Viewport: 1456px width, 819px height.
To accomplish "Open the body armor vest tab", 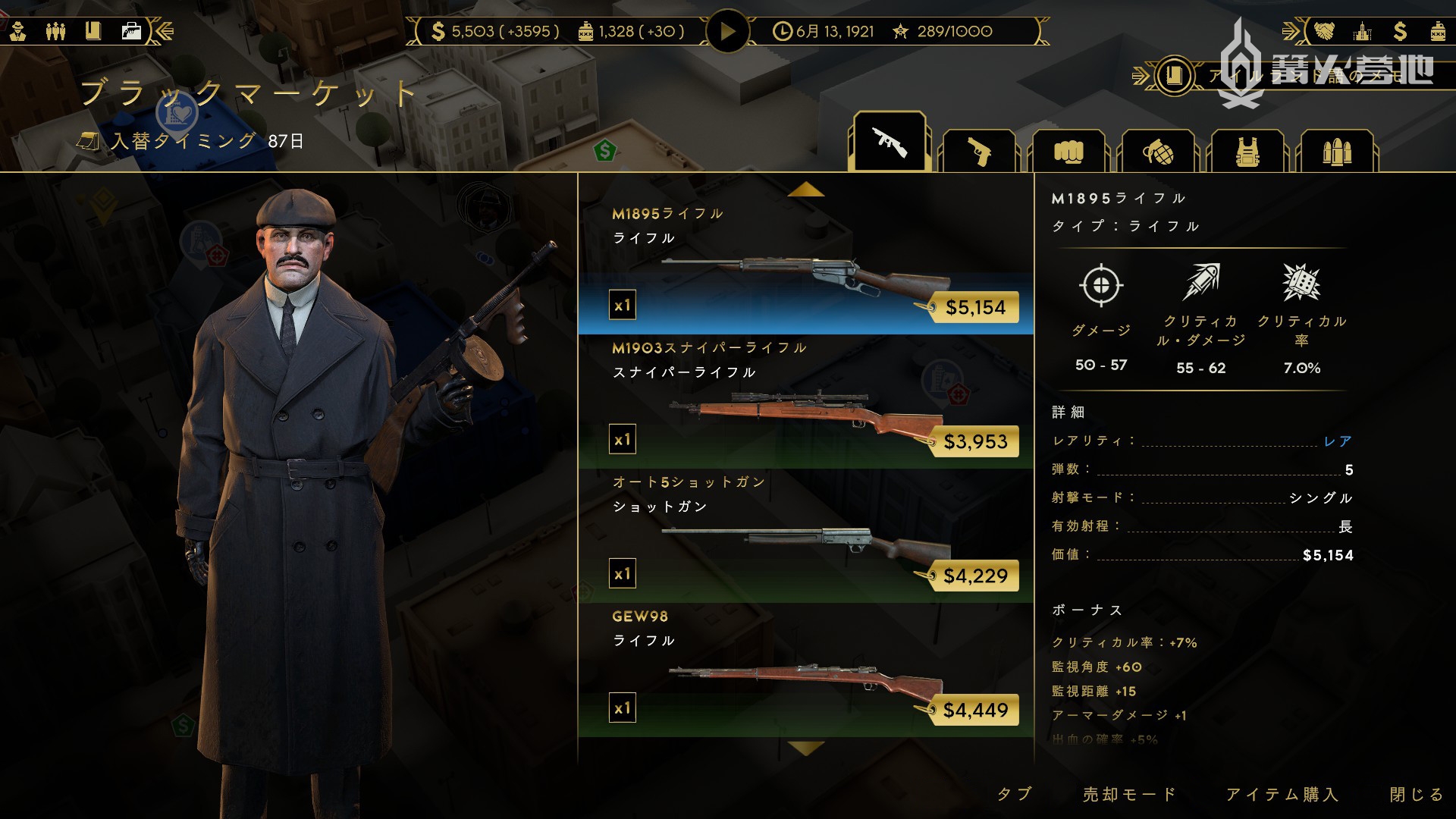I will click(1247, 152).
